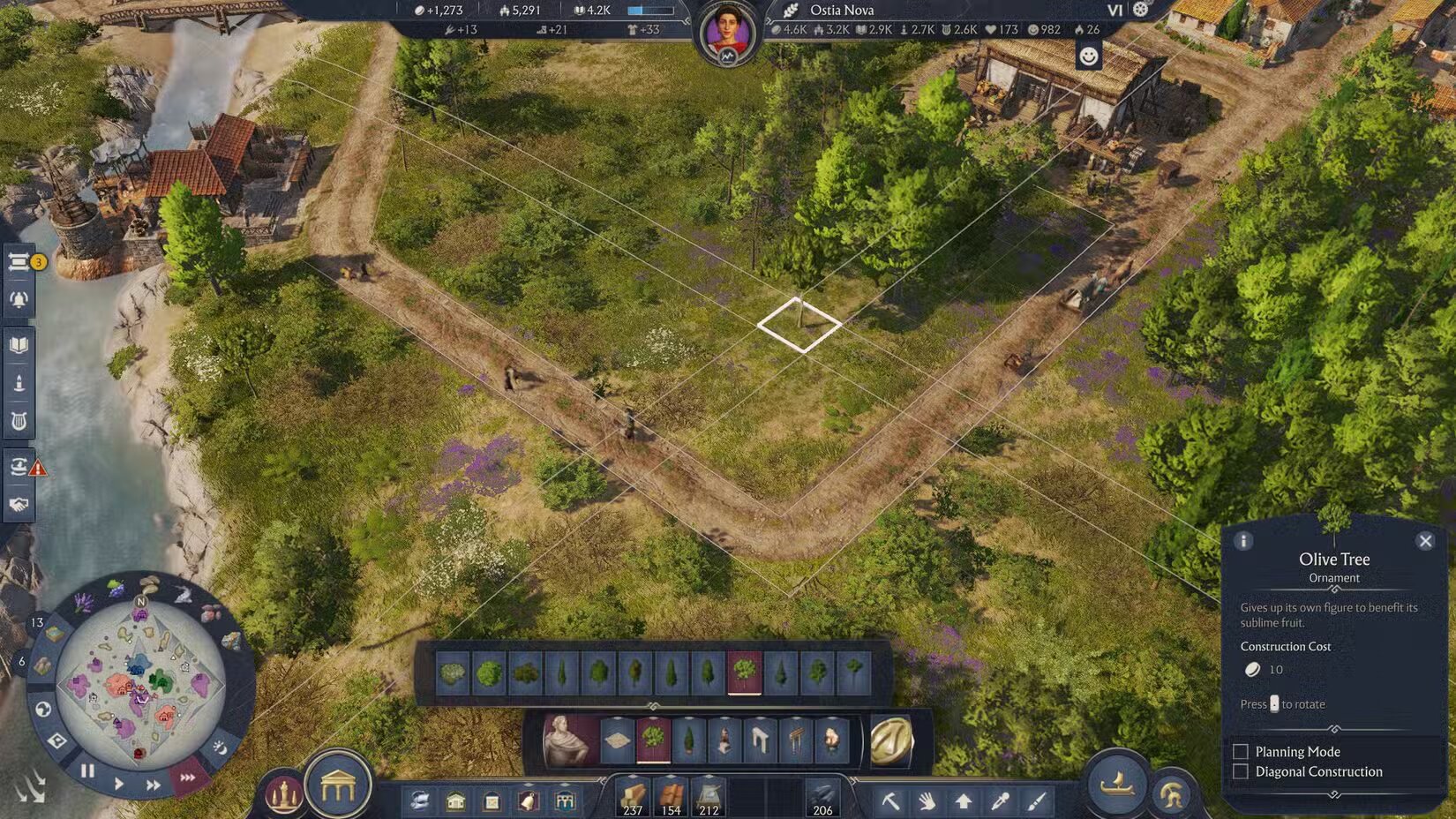This screenshot has height=819, width=1456.
Task: Click the info button on Olive Tree panel
Action: click(1246, 540)
